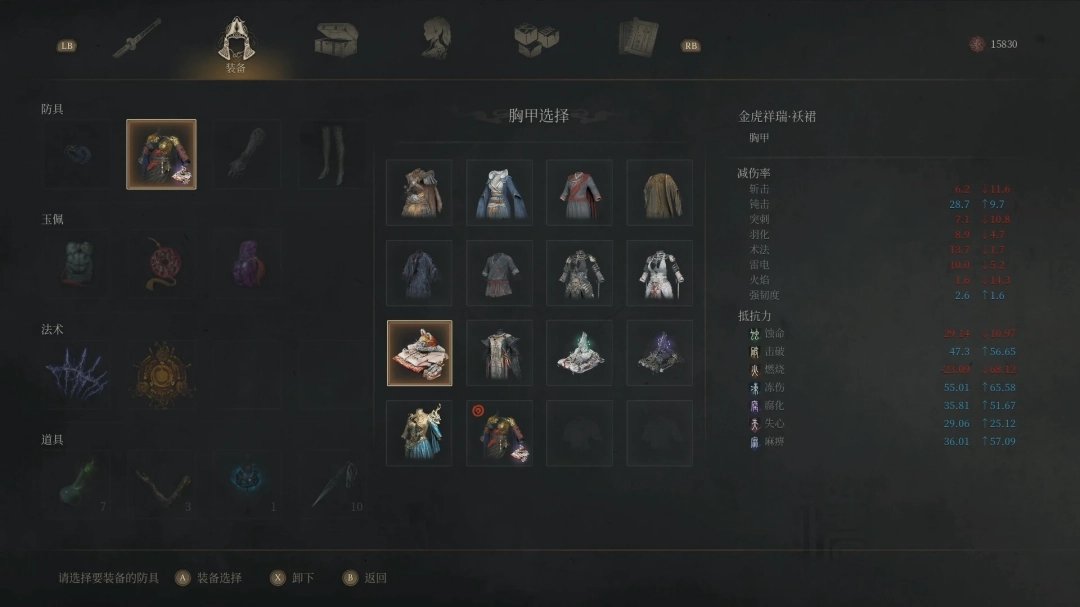The width and height of the screenshot is (1080, 607).
Task: Select the green gourd item slot
Action: pyautogui.click(x=76, y=485)
